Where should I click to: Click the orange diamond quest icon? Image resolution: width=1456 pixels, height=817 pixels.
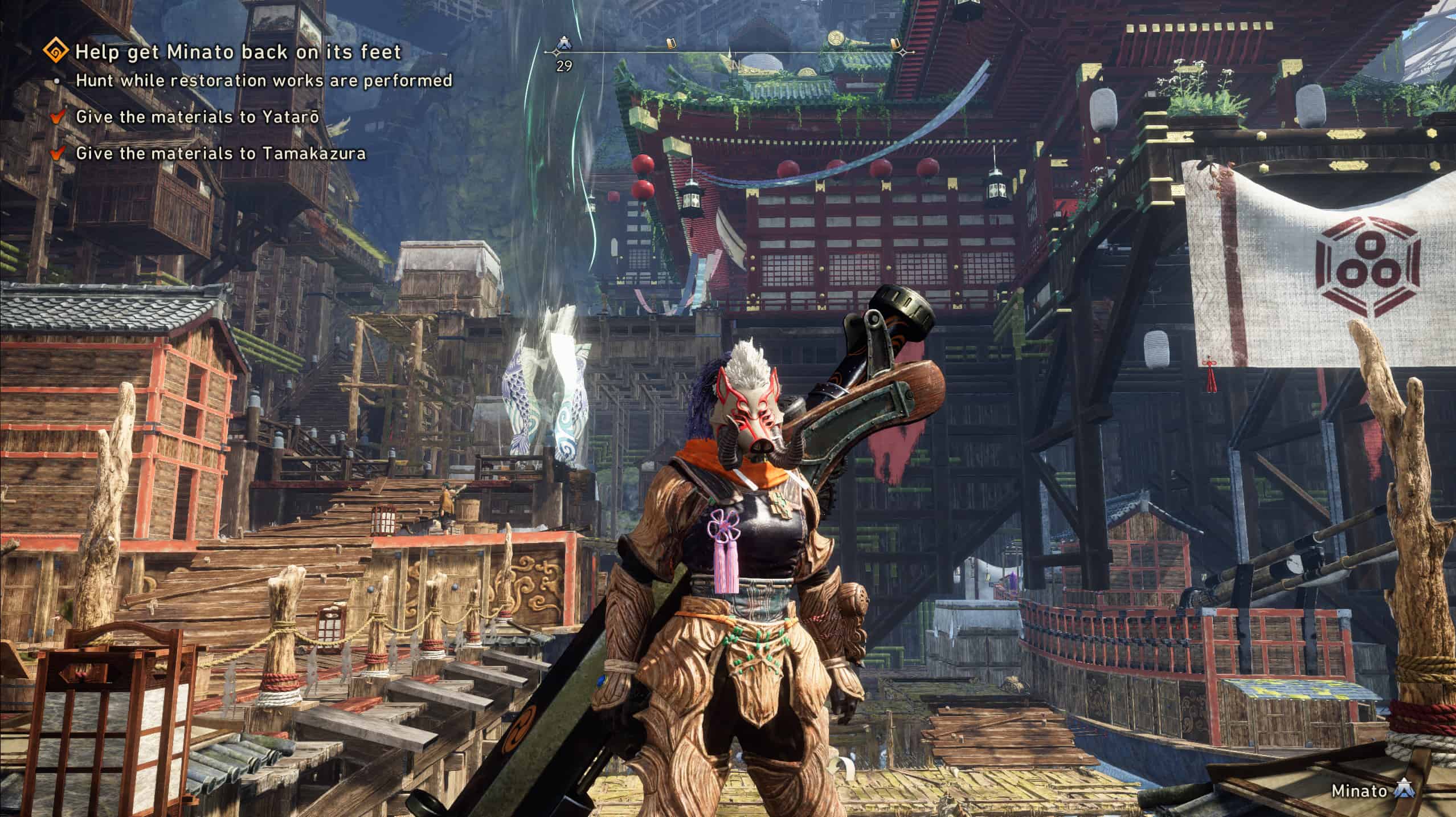coord(58,52)
